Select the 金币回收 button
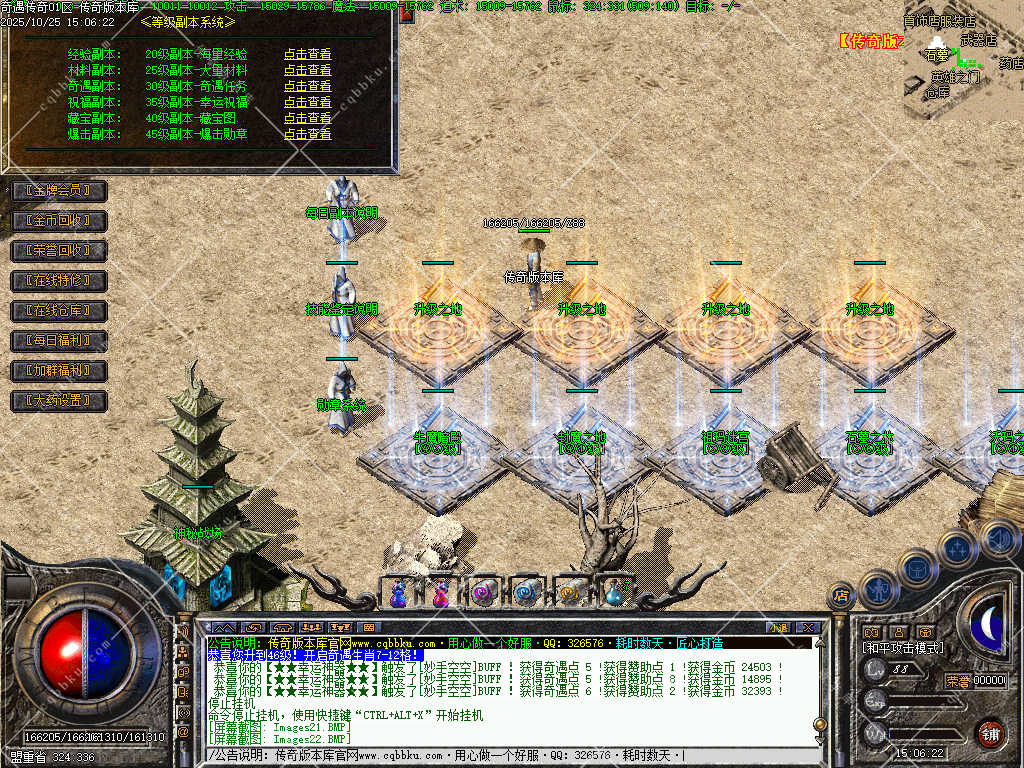1024x768 pixels. 58,220
